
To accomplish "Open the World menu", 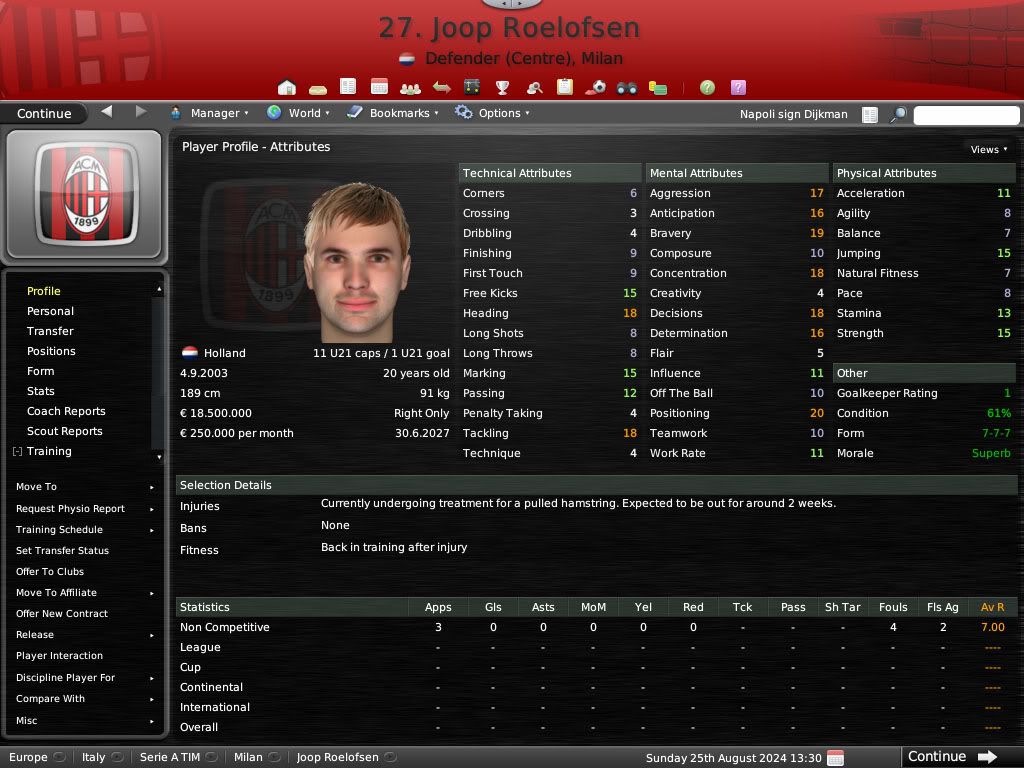I will pos(298,113).
